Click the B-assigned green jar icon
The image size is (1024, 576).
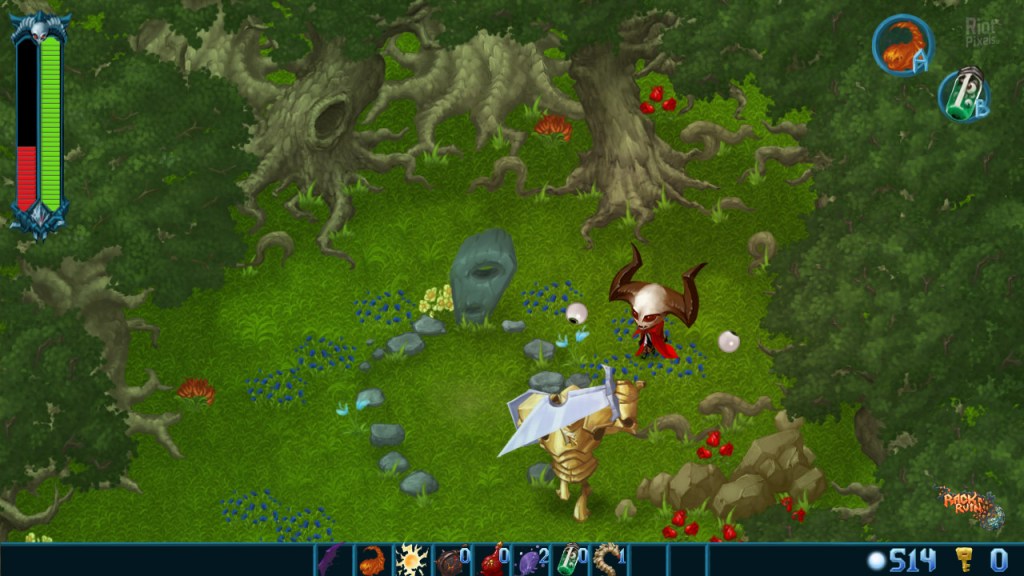(963, 96)
